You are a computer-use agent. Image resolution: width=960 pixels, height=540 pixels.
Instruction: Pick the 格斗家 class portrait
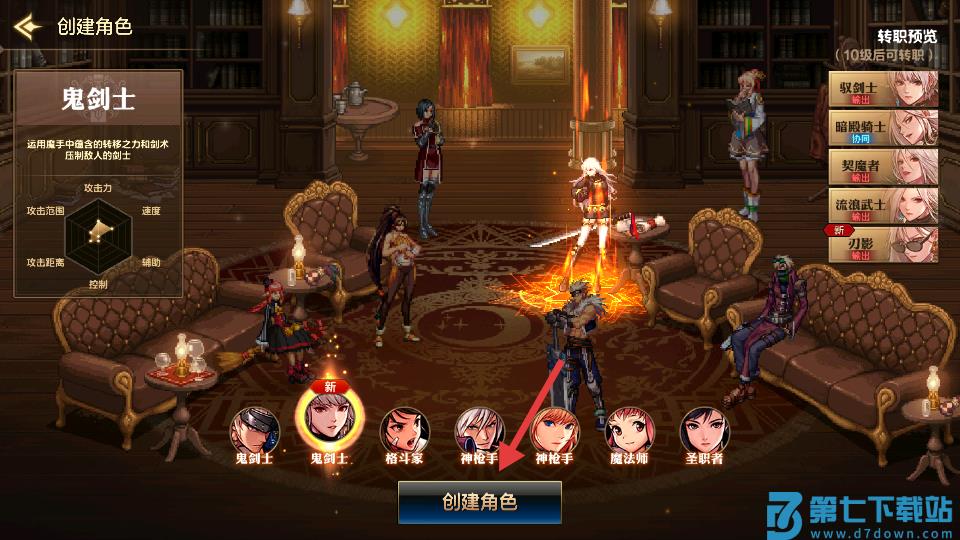(x=404, y=429)
